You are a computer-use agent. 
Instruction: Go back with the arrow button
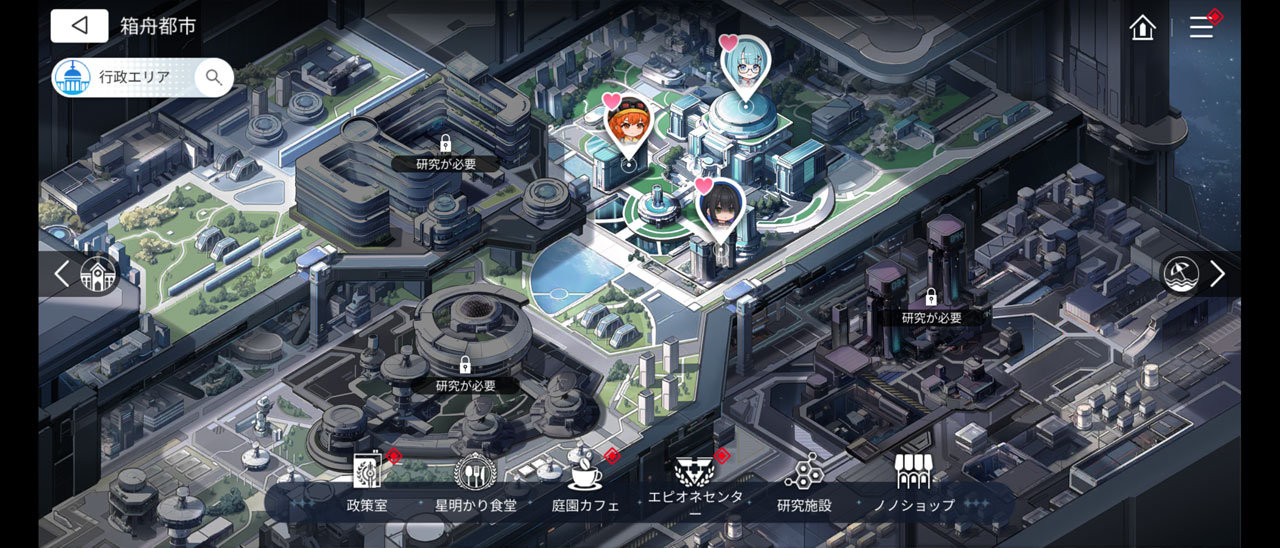click(x=79, y=26)
